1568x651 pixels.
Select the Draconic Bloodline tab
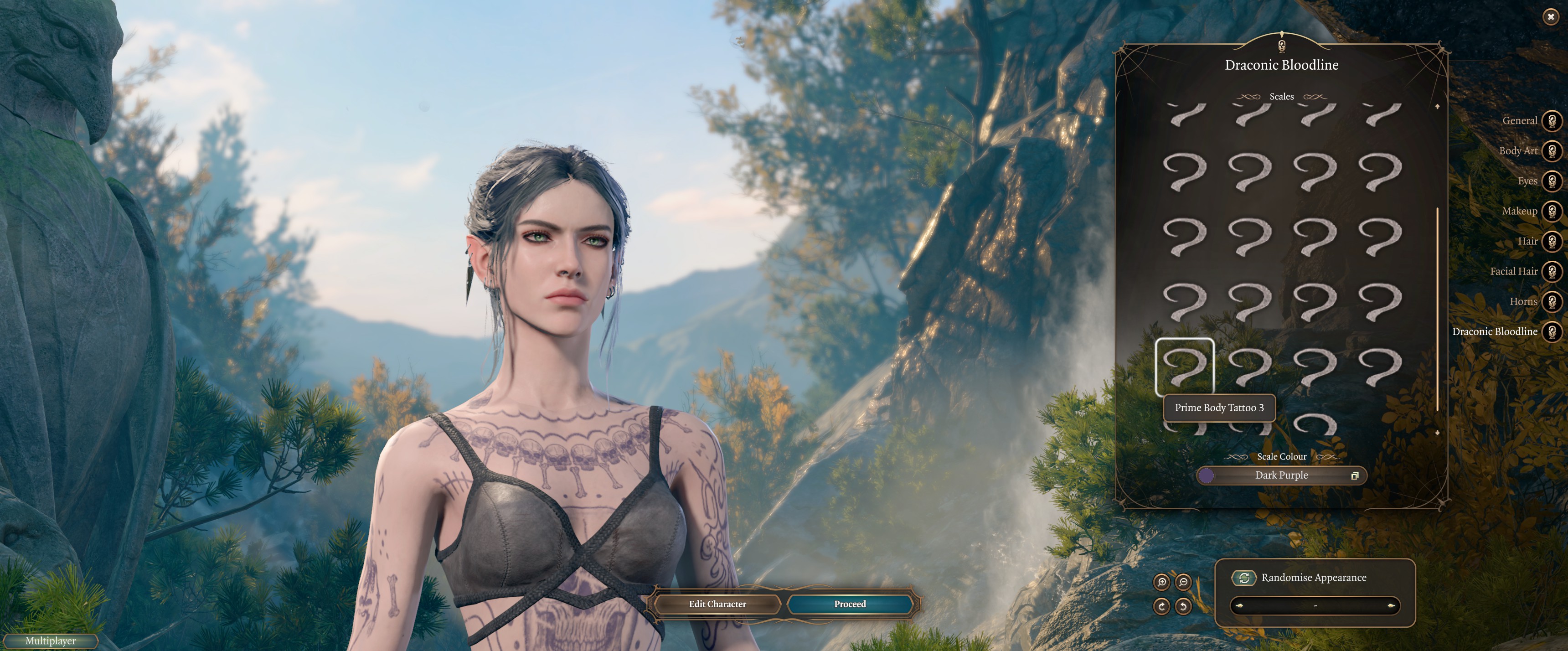[x=1552, y=331]
